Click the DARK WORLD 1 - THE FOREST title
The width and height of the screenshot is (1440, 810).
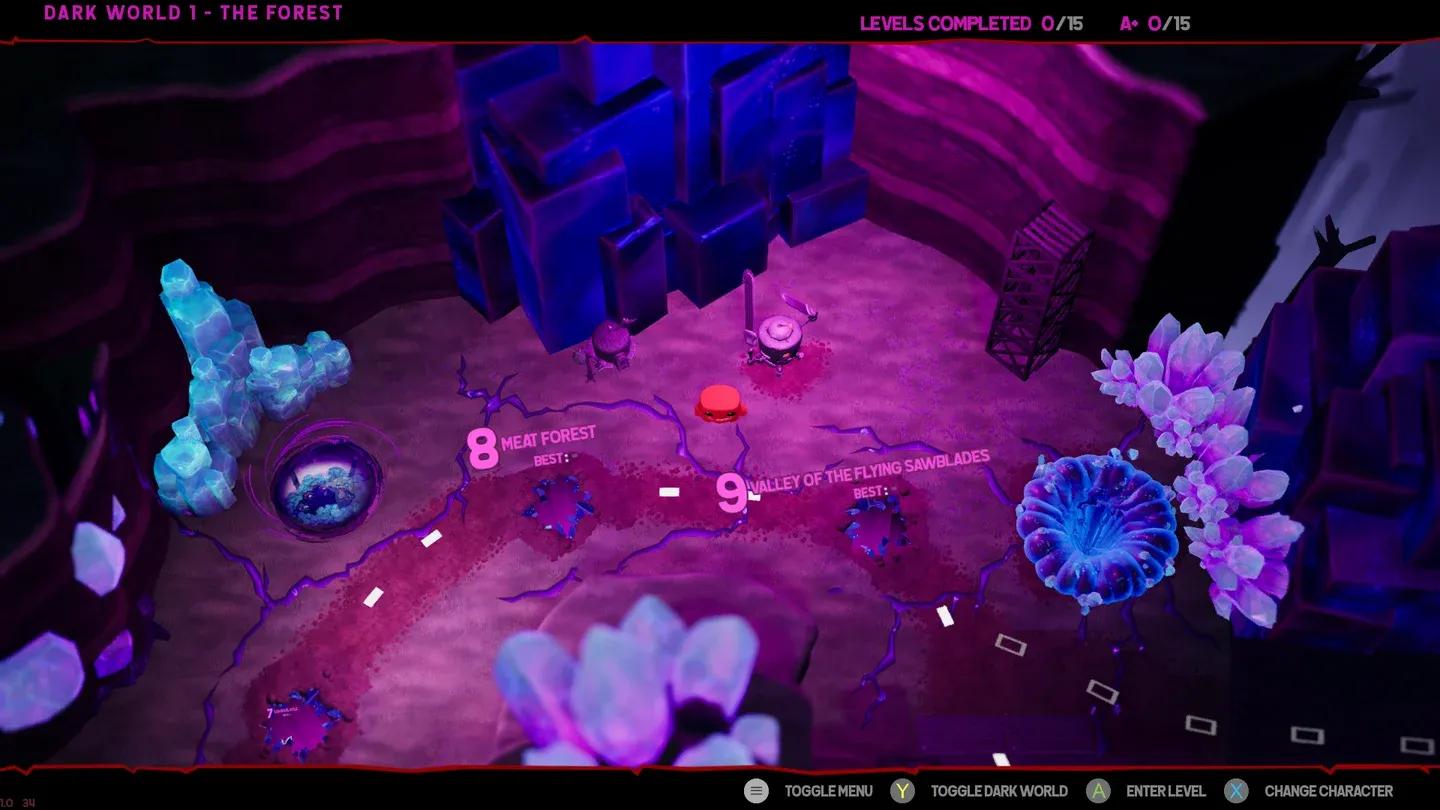click(x=195, y=13)
